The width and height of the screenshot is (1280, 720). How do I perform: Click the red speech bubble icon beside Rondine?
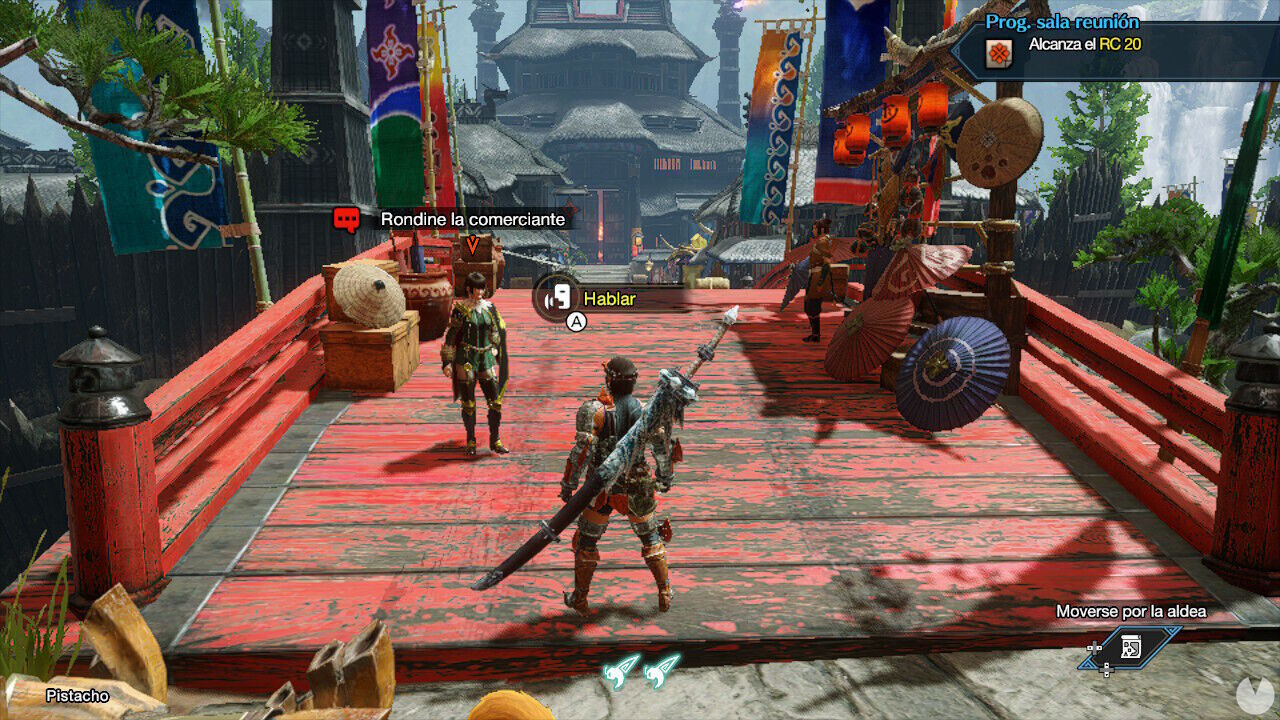(x=349, y=219)
